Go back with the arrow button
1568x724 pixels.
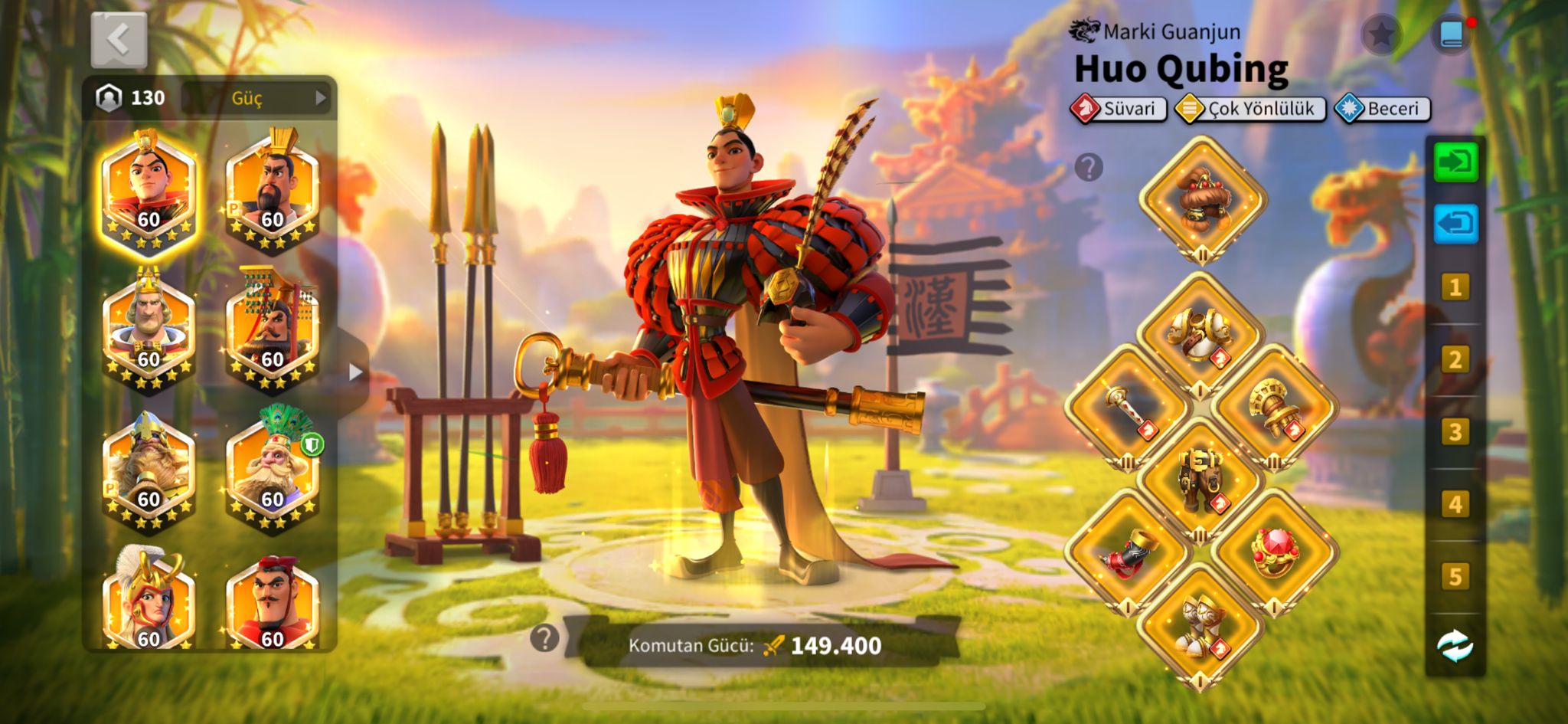[x=119, y=40]
